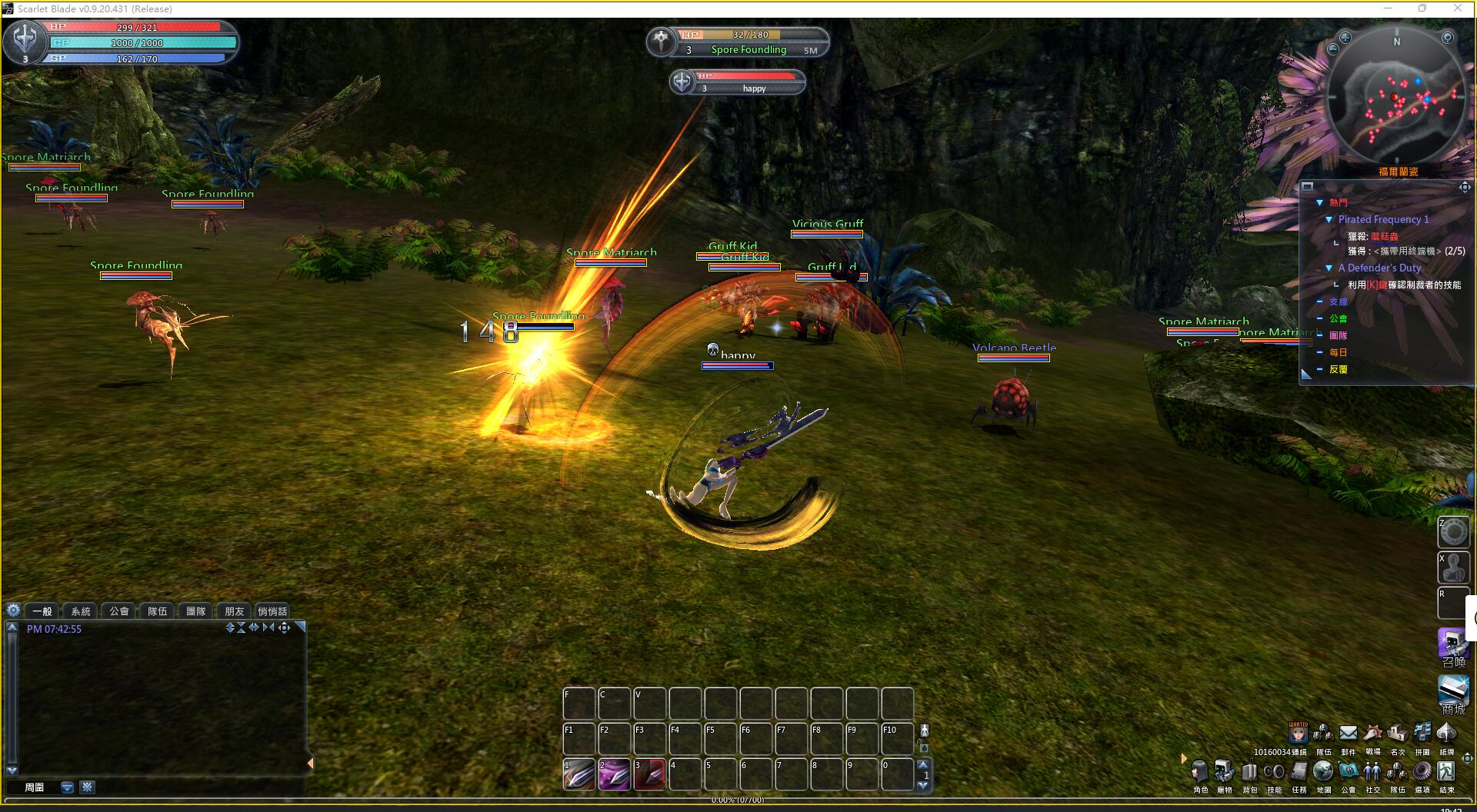Open the 技能 skills window

point(1274,771)
